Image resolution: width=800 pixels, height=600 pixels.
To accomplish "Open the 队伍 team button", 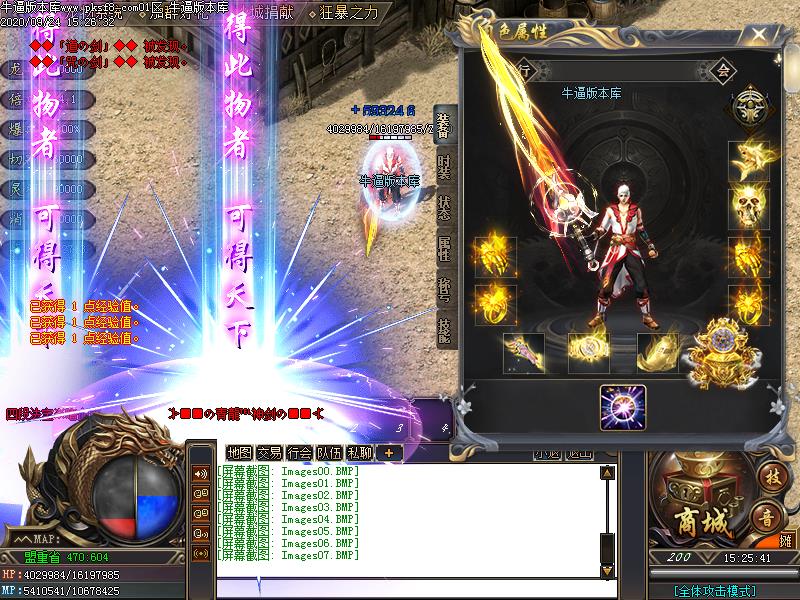I will [x=329, y=452].
